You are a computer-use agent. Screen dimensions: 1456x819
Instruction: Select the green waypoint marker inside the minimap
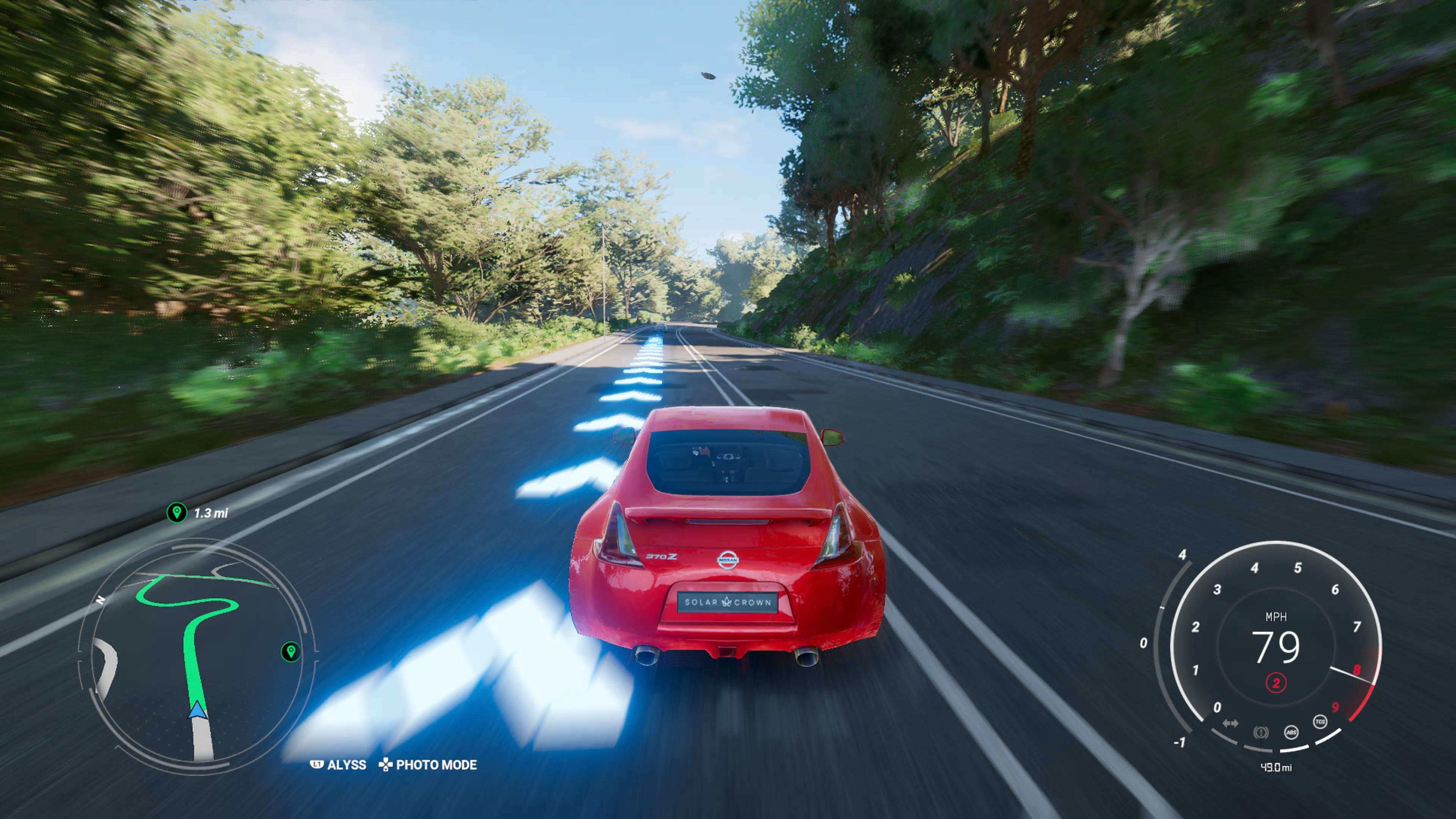[290, 653]
